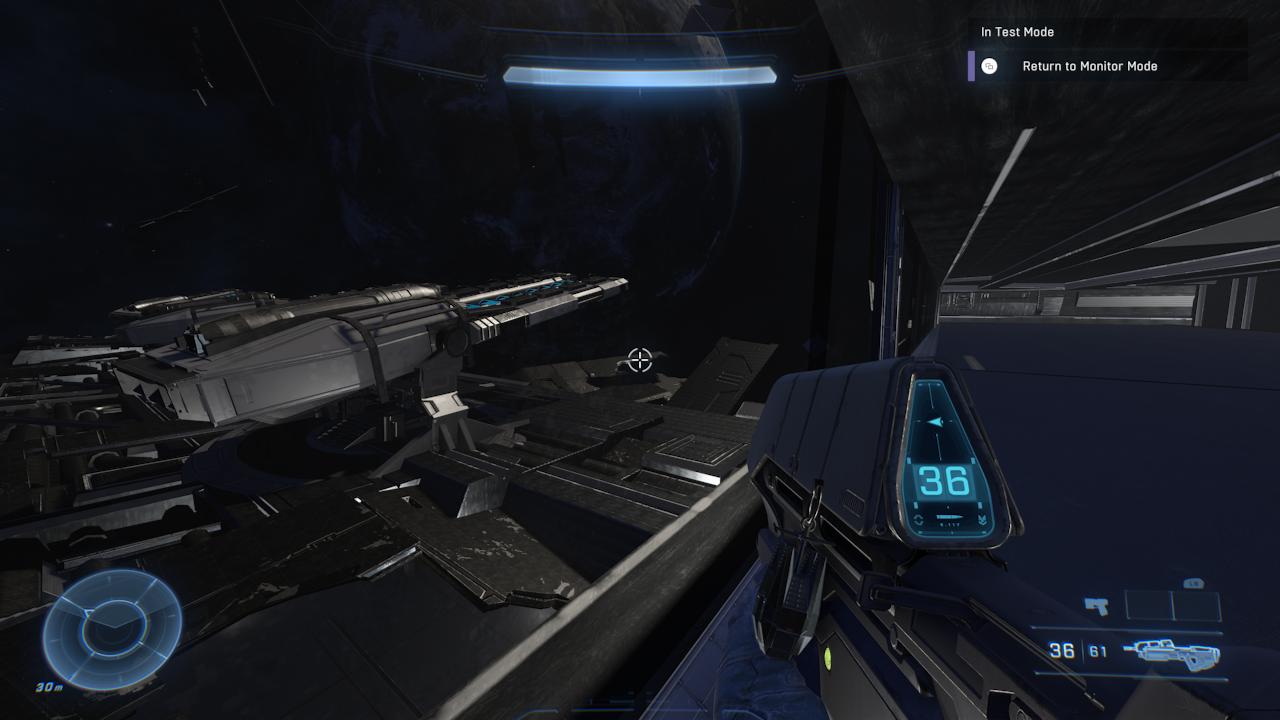Choose the sidearm pistol icon
Screen dimensions: 1280x720
pos(1097,605)
